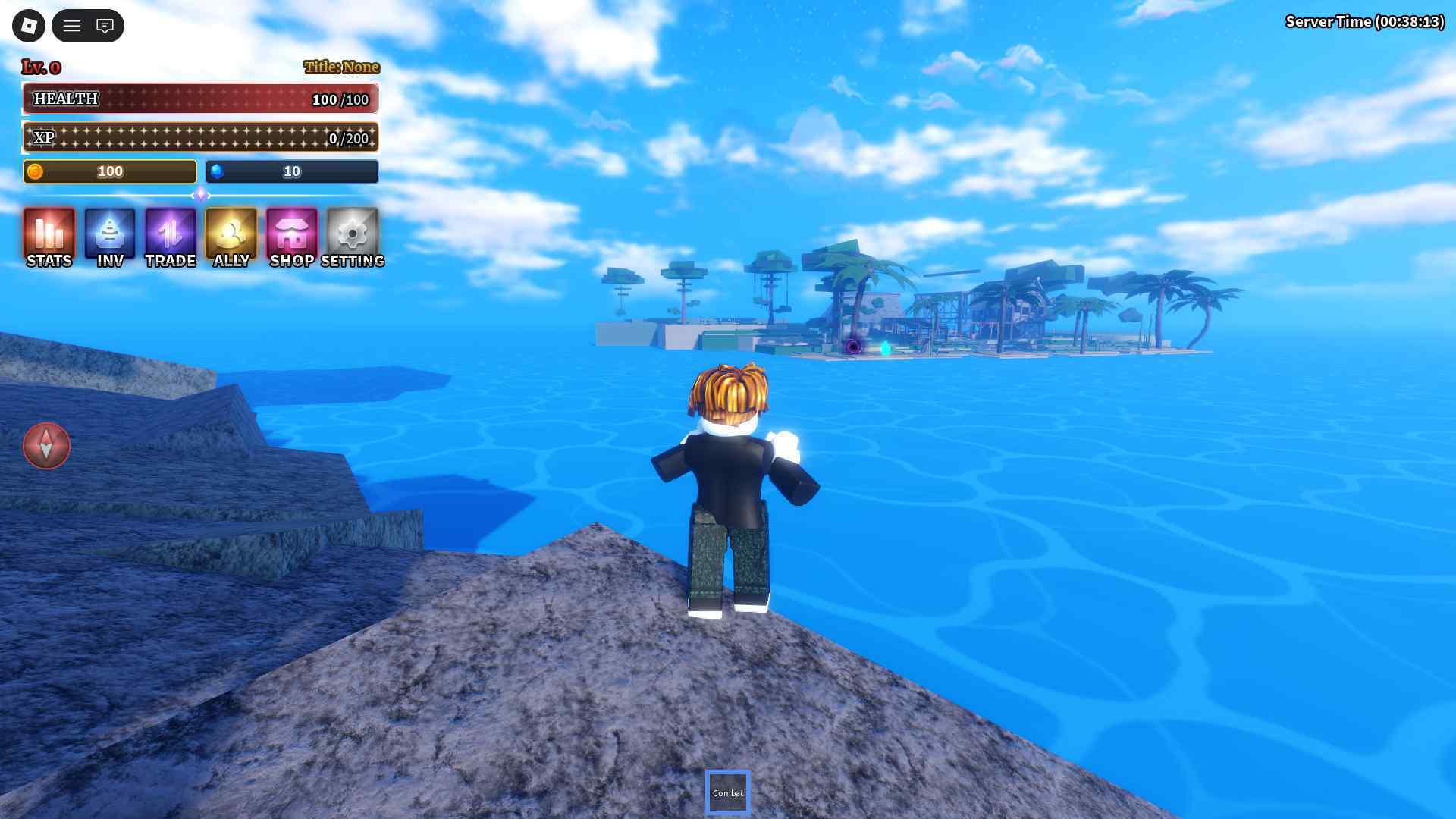Open the INV inventory menu
Screen dimensions: 1456x819
[110, 237]
